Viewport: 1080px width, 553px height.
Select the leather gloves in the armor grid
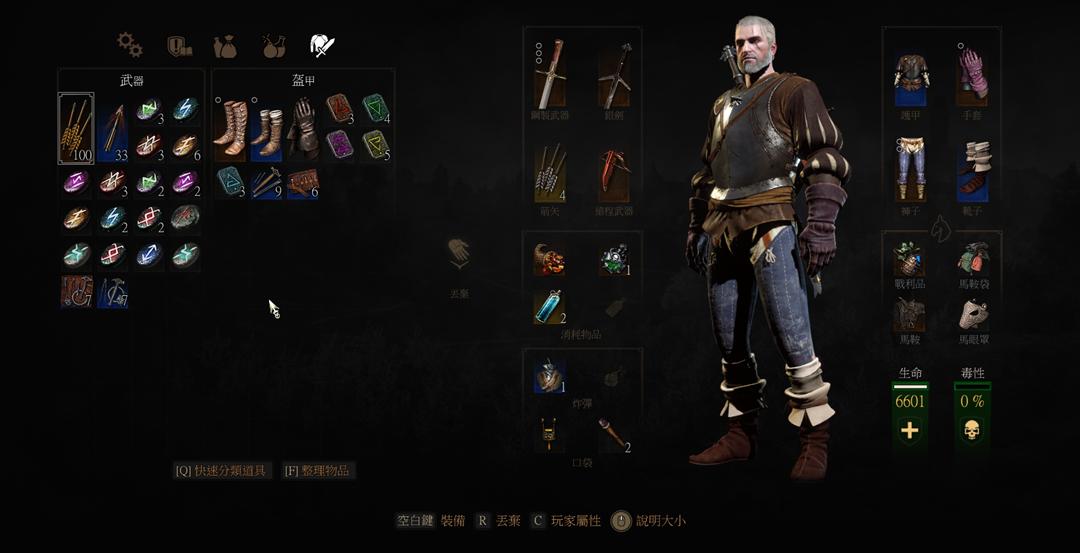coord(302,128)
